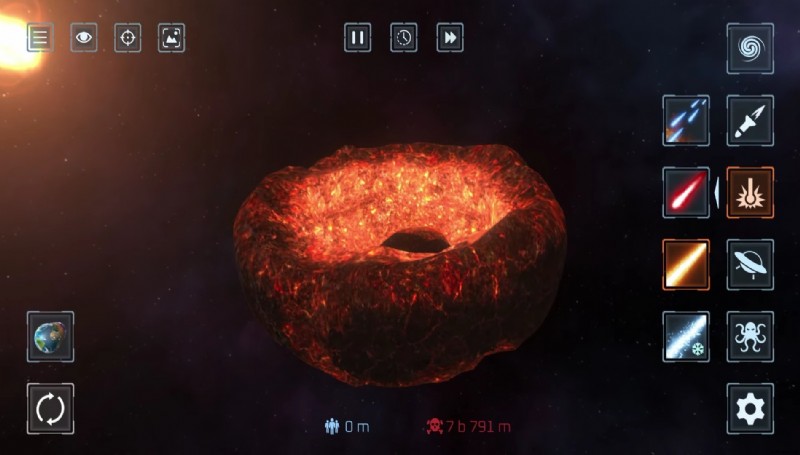Image resolution: width=800 pixels, height=455 pixels.
Task: Open the hamburger list menu
Action: click(x=40, y=38)
